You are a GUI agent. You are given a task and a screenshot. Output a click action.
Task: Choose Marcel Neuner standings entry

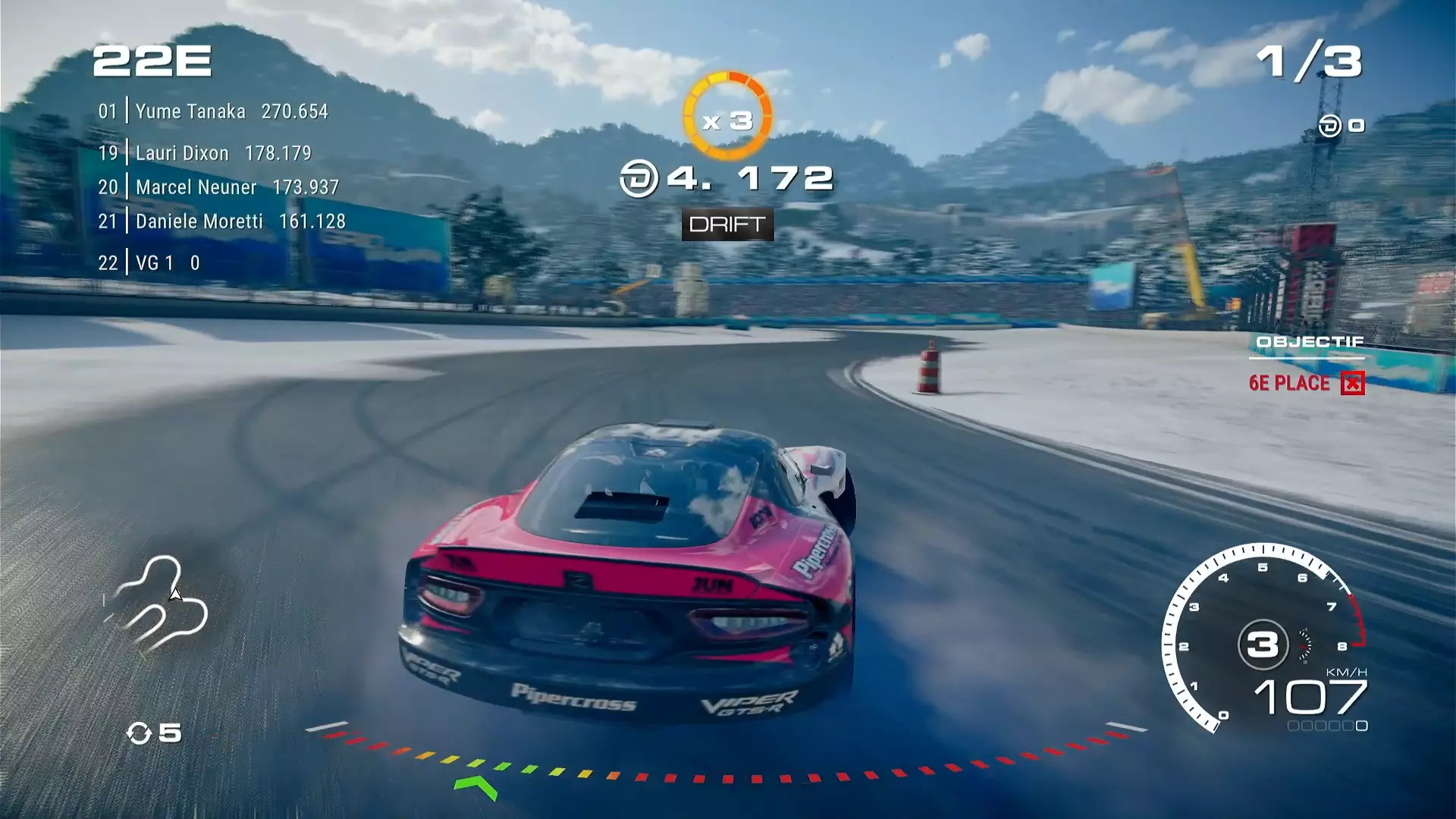[x=218, y=187]
